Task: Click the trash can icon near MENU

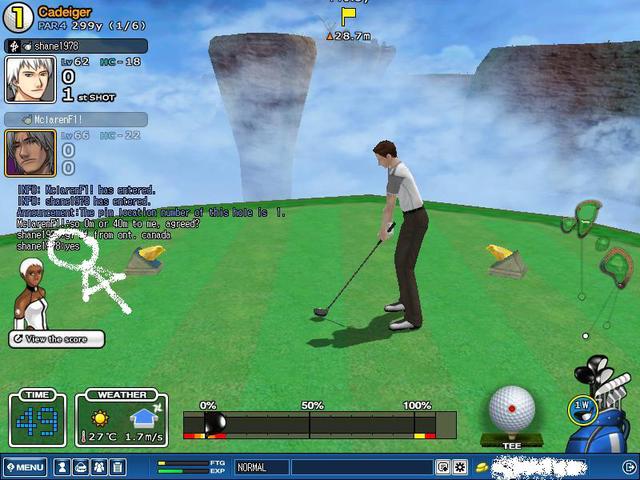Action: [x=117, y=467]
